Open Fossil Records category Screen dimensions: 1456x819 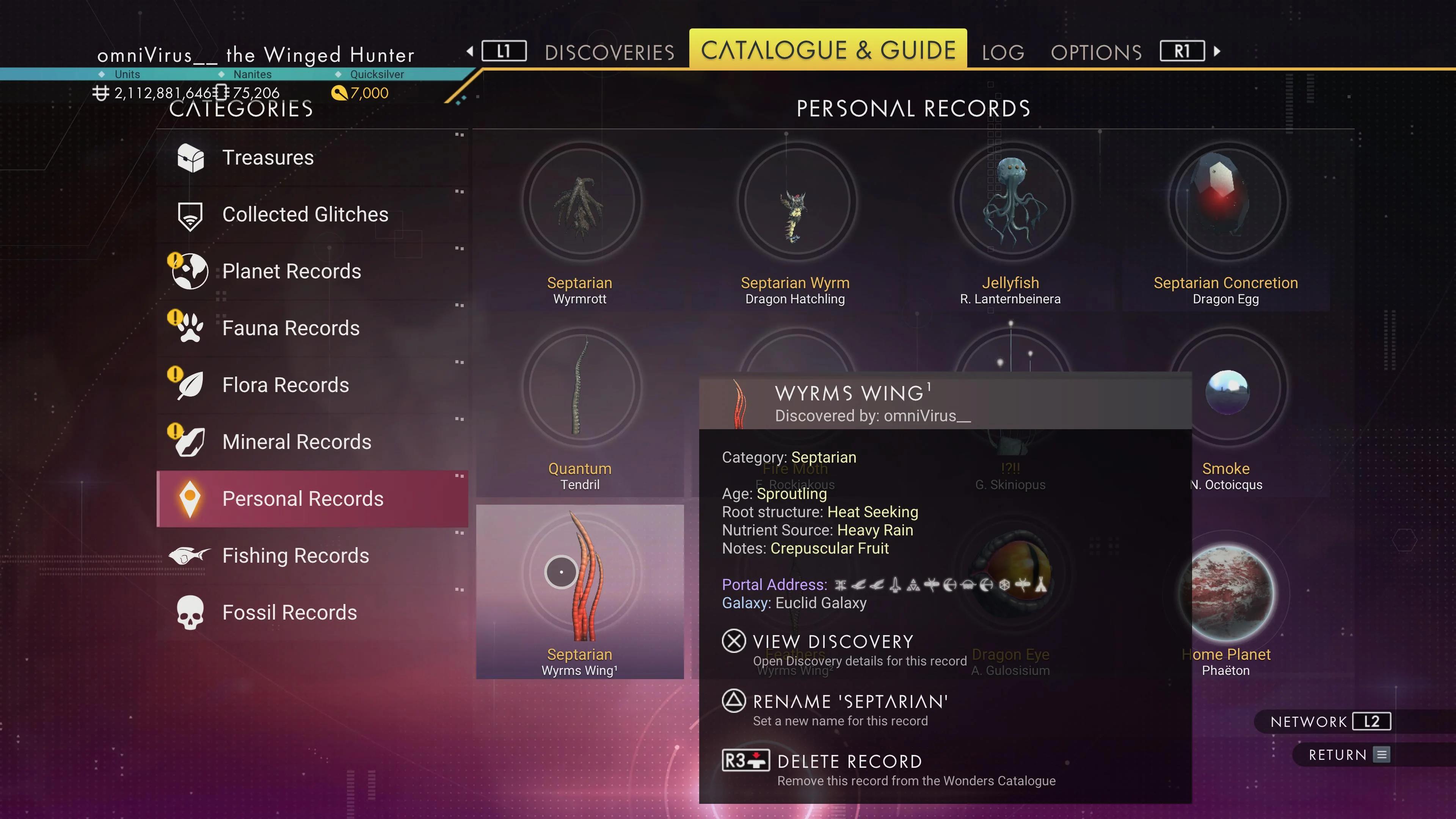click(x=289, y=613)
